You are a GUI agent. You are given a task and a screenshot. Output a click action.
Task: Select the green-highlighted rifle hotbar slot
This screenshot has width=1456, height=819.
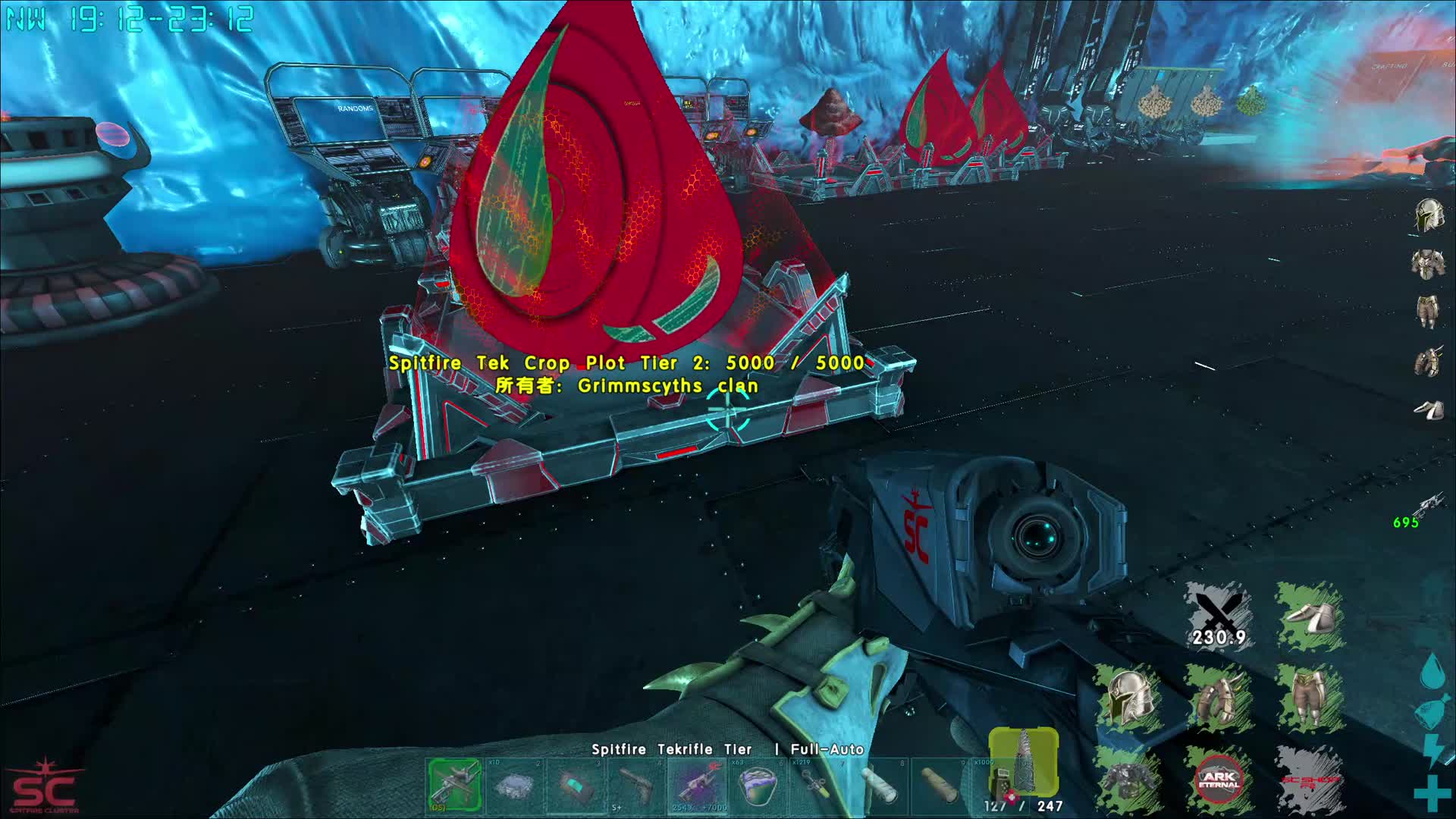(454, 784)
